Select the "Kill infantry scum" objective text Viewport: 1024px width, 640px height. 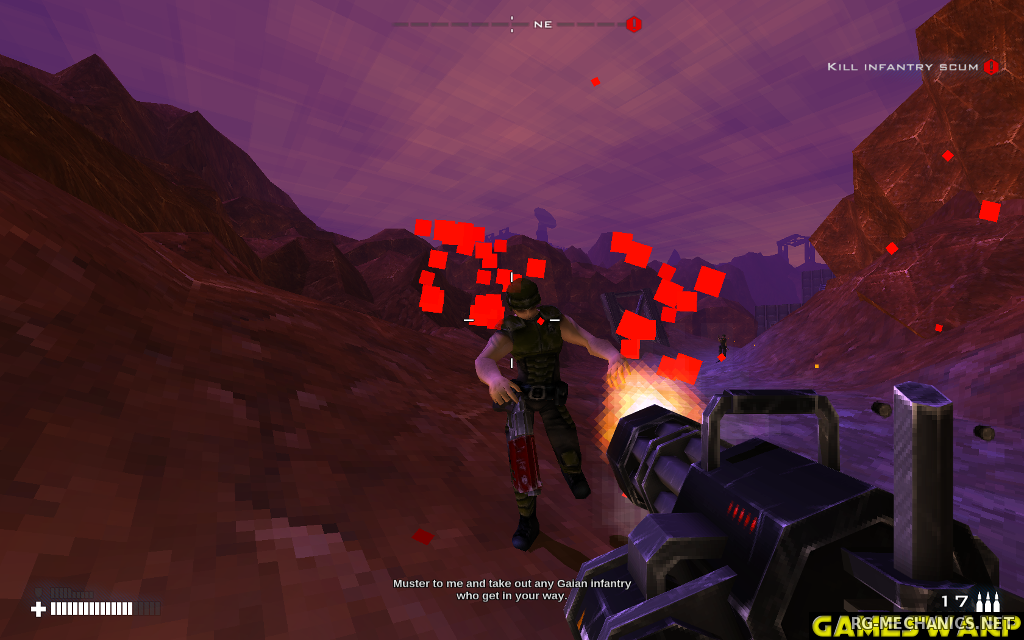[x=902, y=67]
